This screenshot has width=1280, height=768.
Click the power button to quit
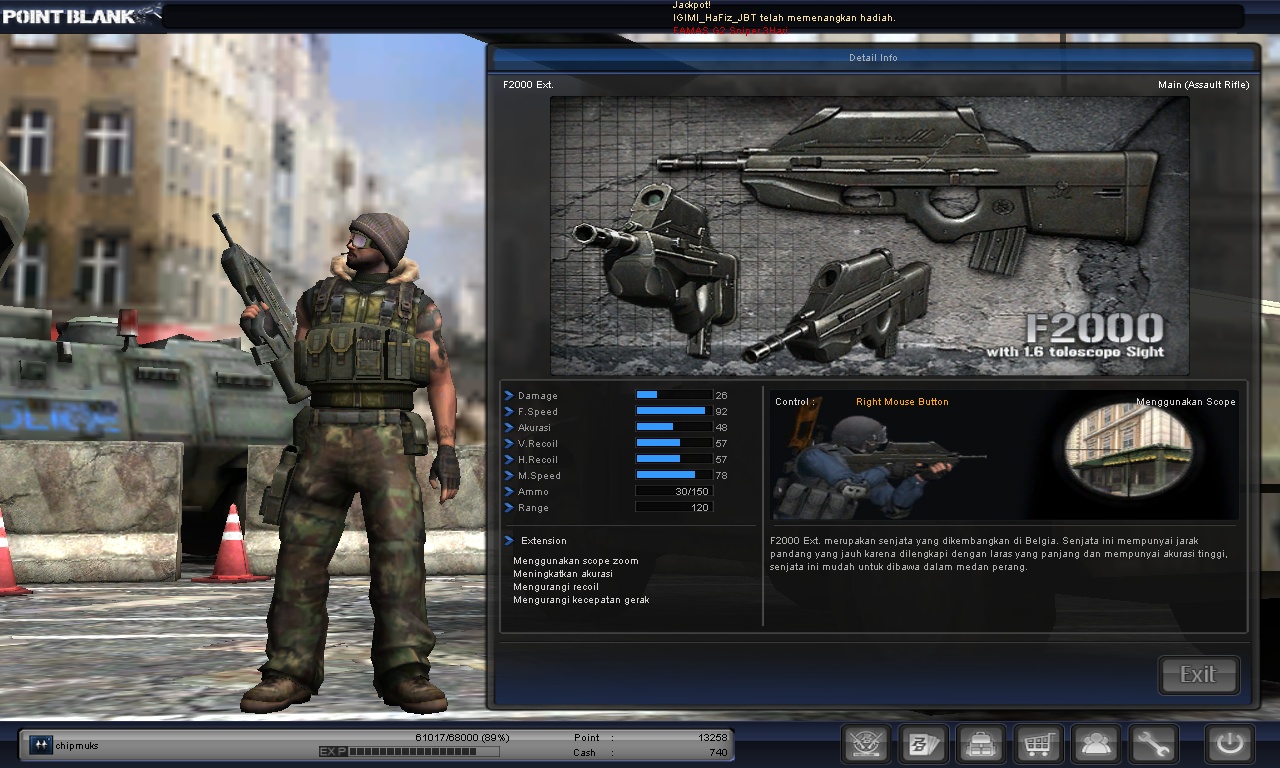1228,743
